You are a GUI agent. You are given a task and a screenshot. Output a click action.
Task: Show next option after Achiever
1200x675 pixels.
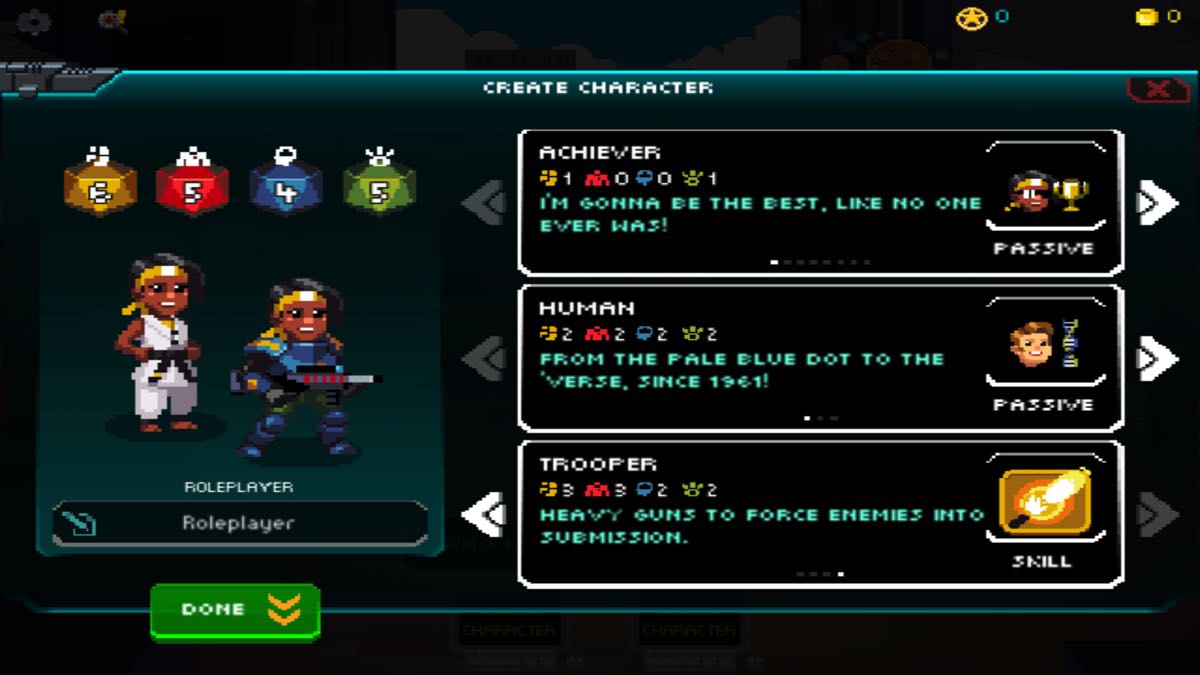tap(1157, 203)
